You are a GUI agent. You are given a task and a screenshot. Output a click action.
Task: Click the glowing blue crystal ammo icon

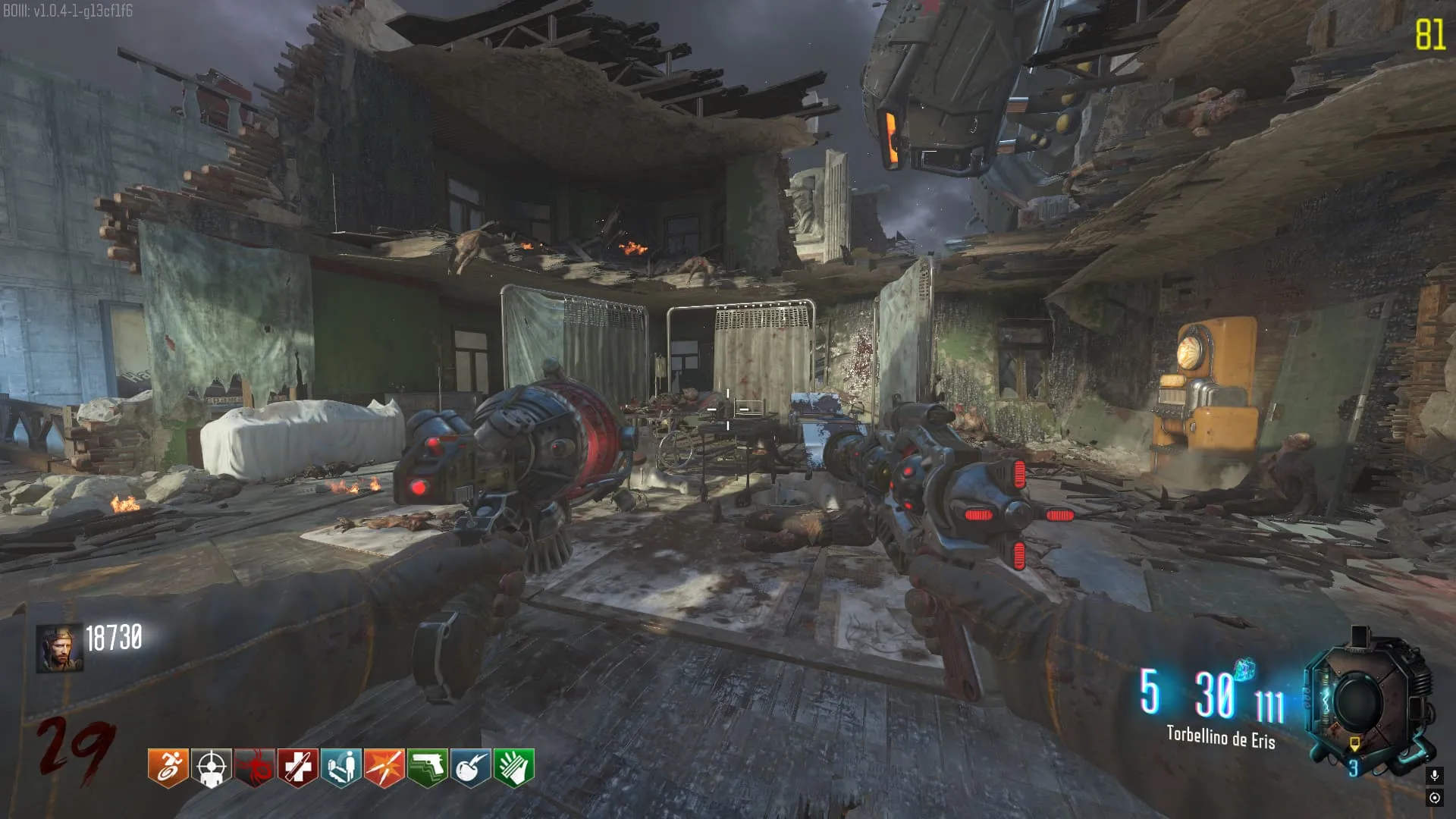[x=1244, y=670]
